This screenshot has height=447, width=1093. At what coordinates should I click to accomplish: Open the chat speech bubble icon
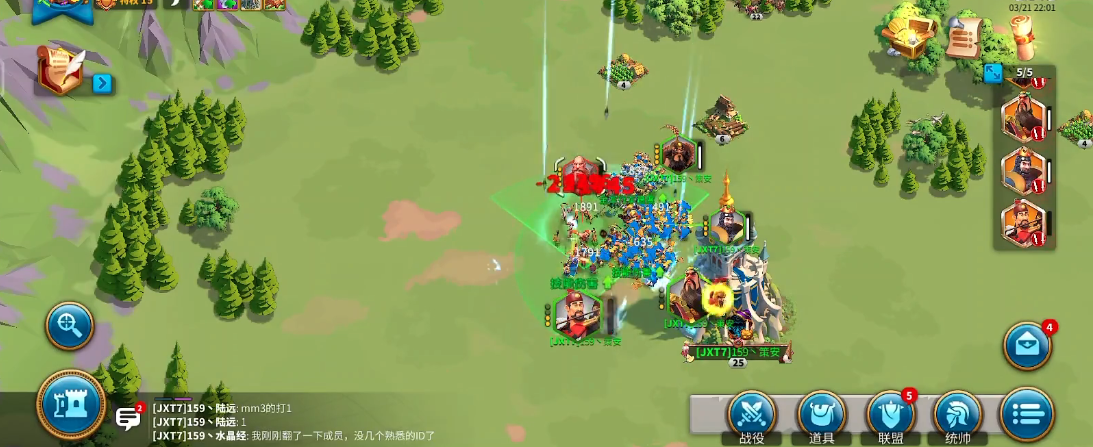(128, 418)
